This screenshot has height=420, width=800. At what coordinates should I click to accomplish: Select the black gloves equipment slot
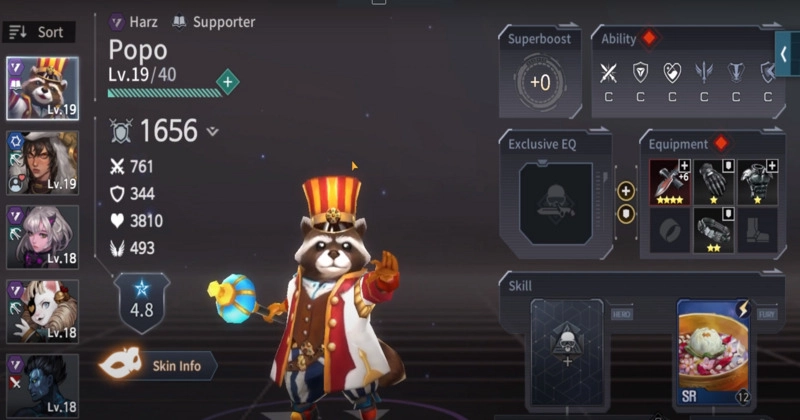pos(714,181)
